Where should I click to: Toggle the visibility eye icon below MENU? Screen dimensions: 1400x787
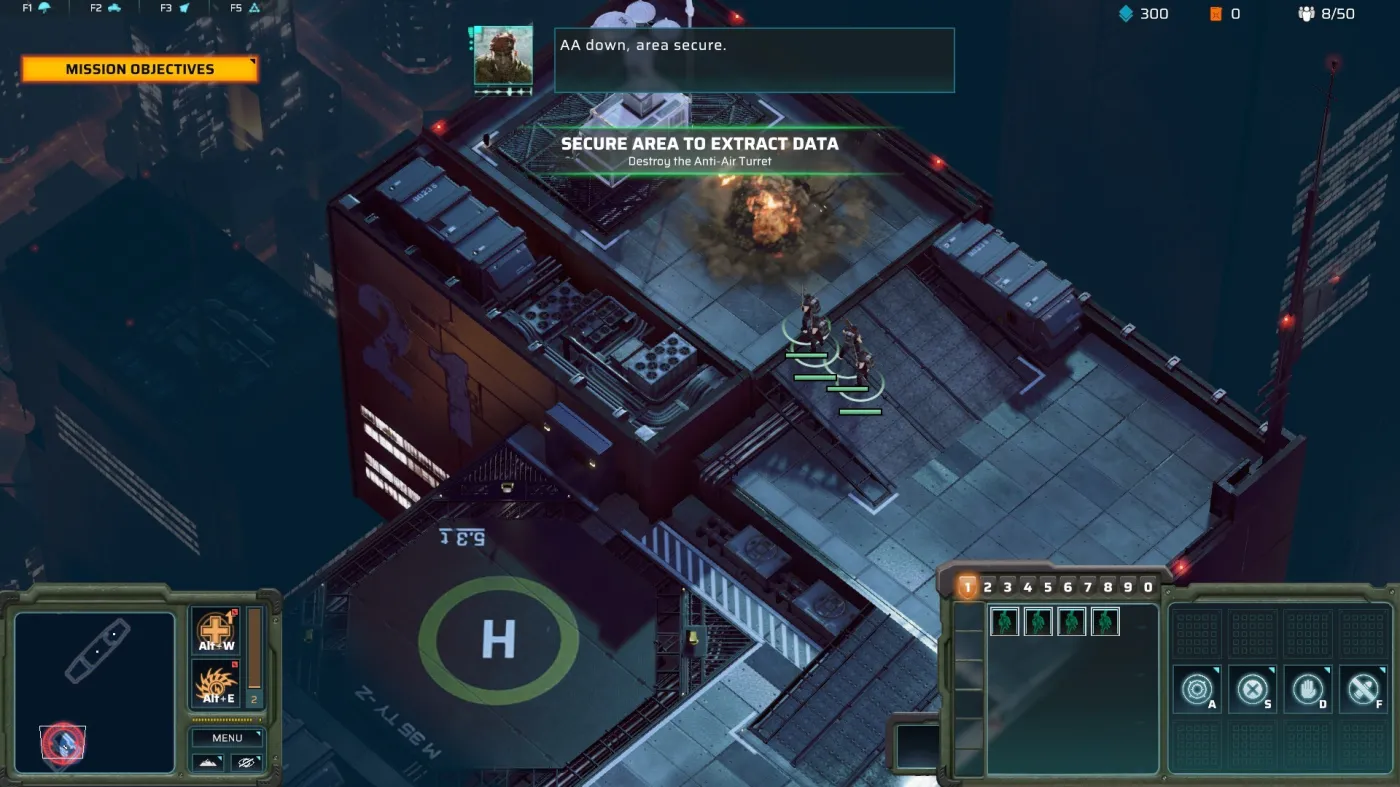pyautogui.click(x=247, y=763)
